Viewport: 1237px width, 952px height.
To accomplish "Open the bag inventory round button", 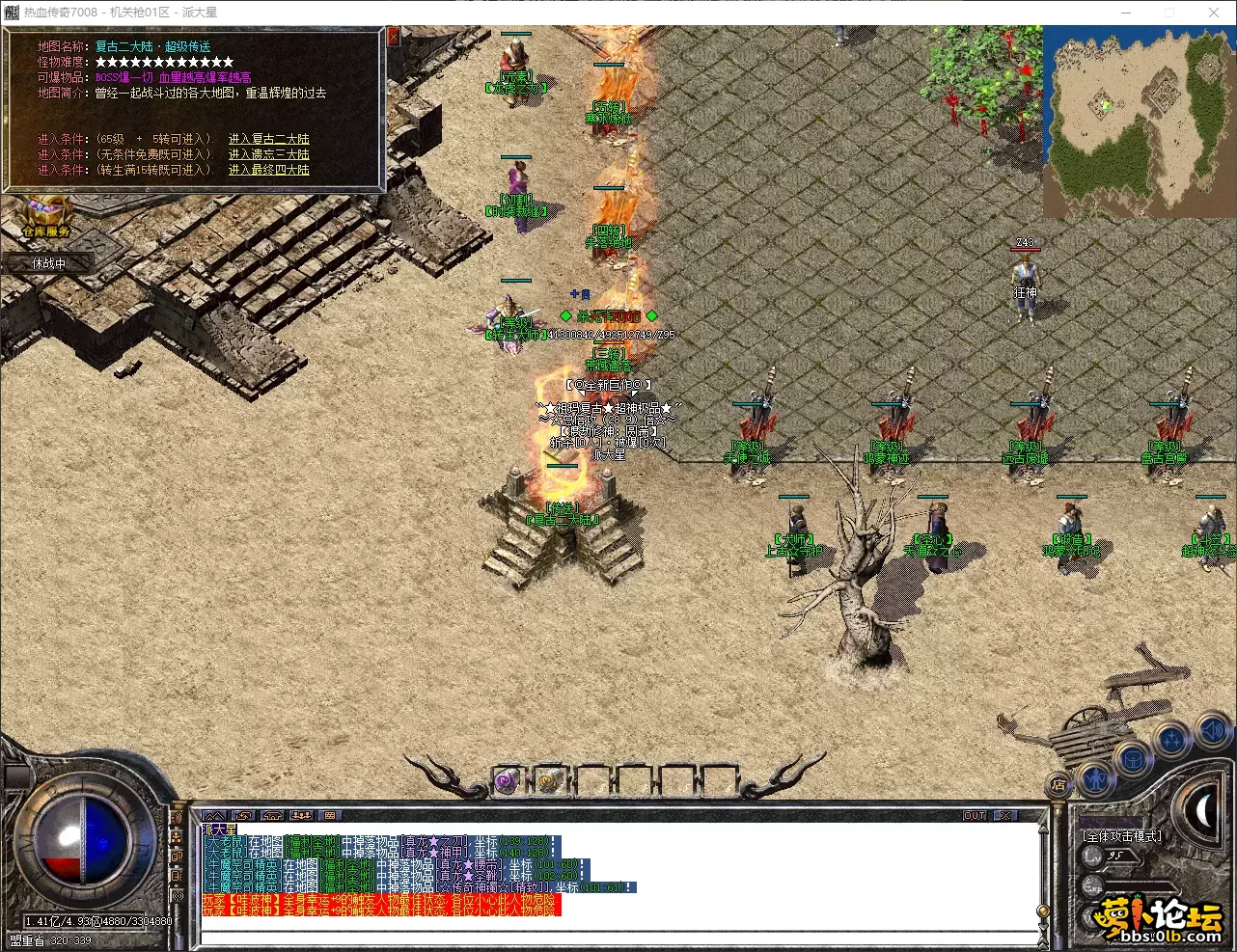I will 1133,759.
